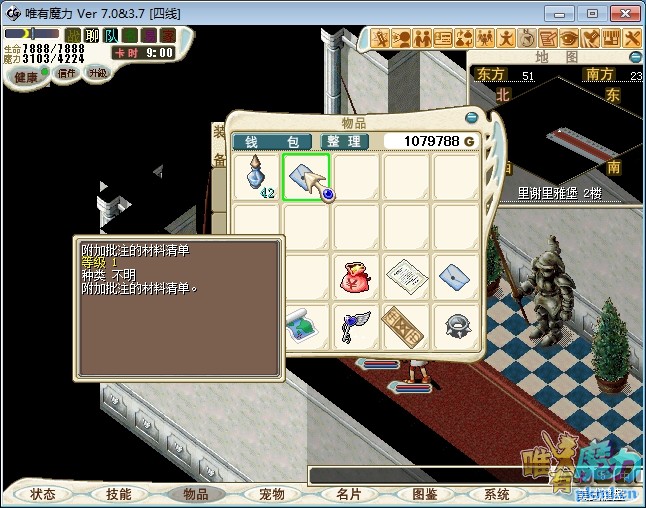The height and width of the screenshot is (508, 646).
Task: Click the 整理 sort button in inventory
Action: coord(341,142)
